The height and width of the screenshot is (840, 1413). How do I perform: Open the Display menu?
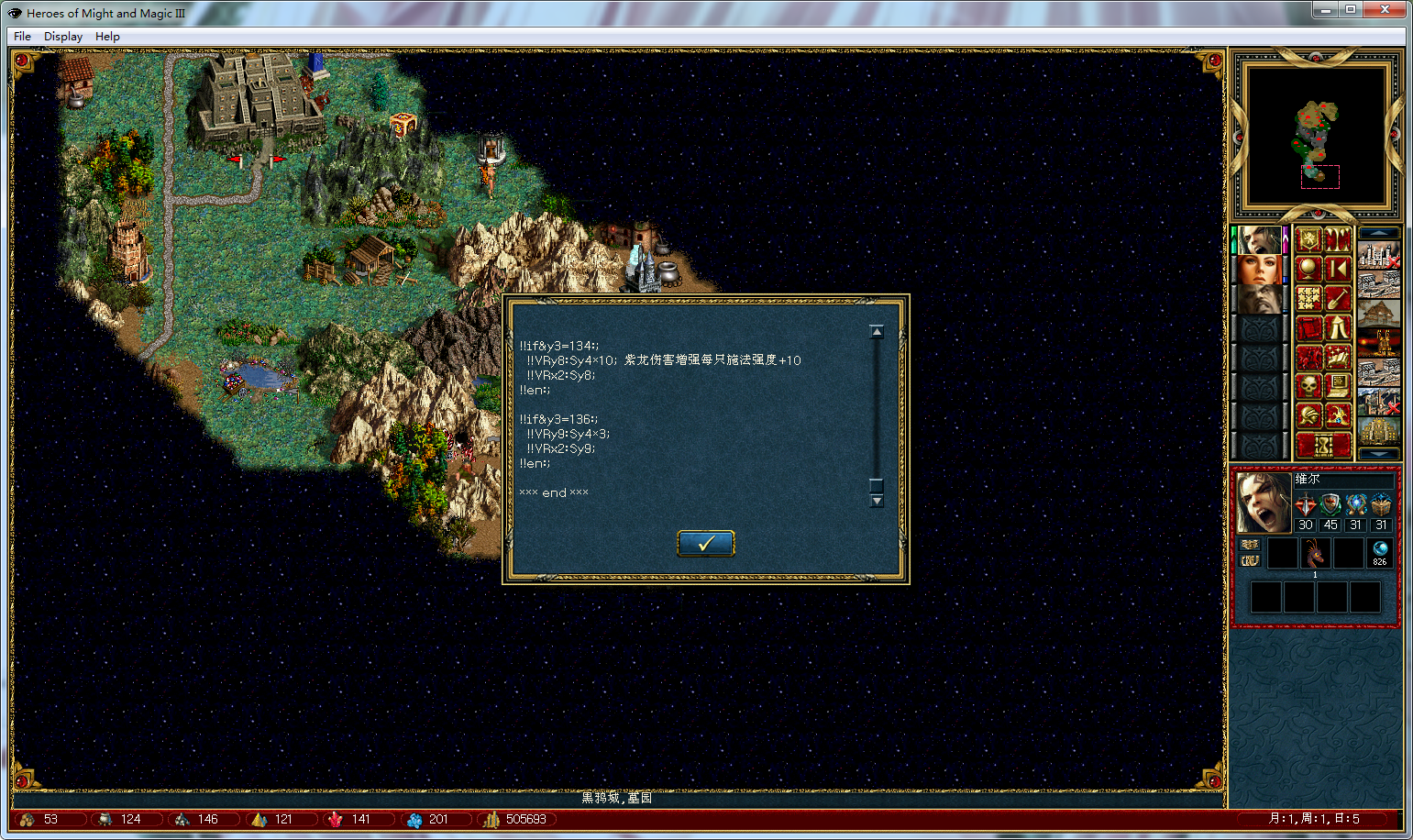click(x=63, y=37)
